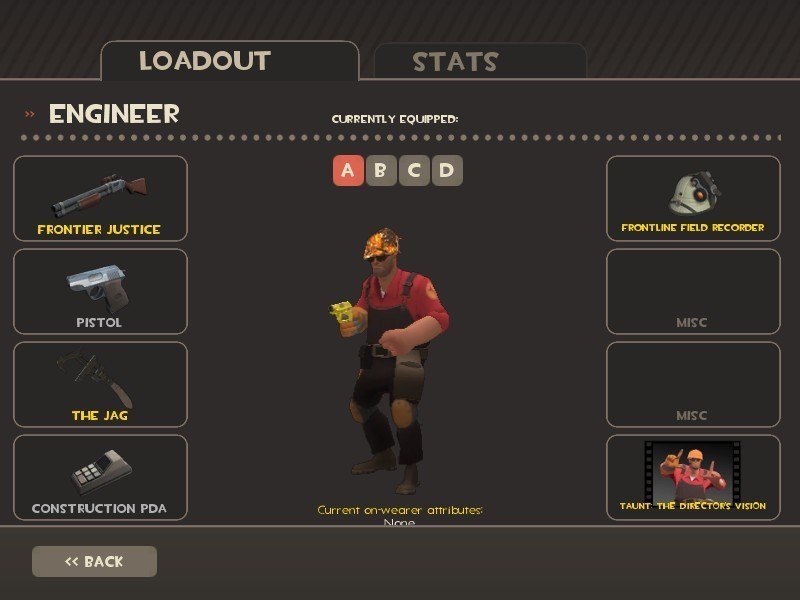Select loadout preset D
Viewport: 800px width, 600px height.
[447, 170]
